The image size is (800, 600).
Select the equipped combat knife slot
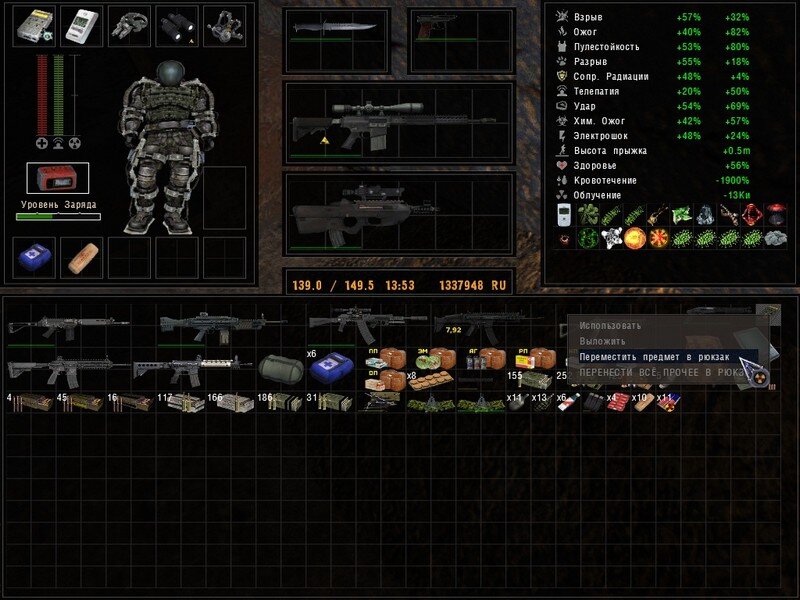coord(335,28)
